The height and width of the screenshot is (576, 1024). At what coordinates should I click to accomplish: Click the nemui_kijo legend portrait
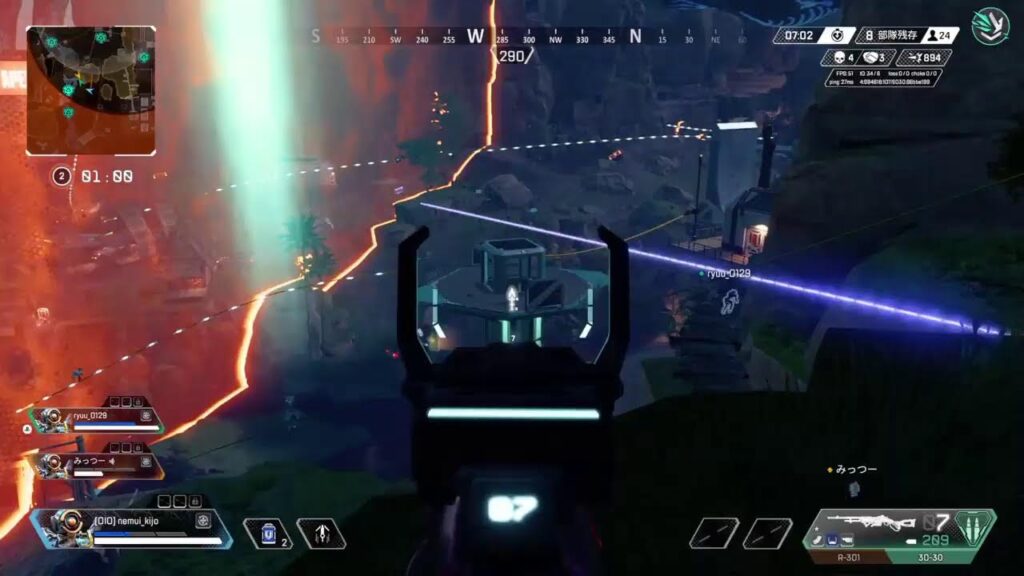tap(62, 526)
